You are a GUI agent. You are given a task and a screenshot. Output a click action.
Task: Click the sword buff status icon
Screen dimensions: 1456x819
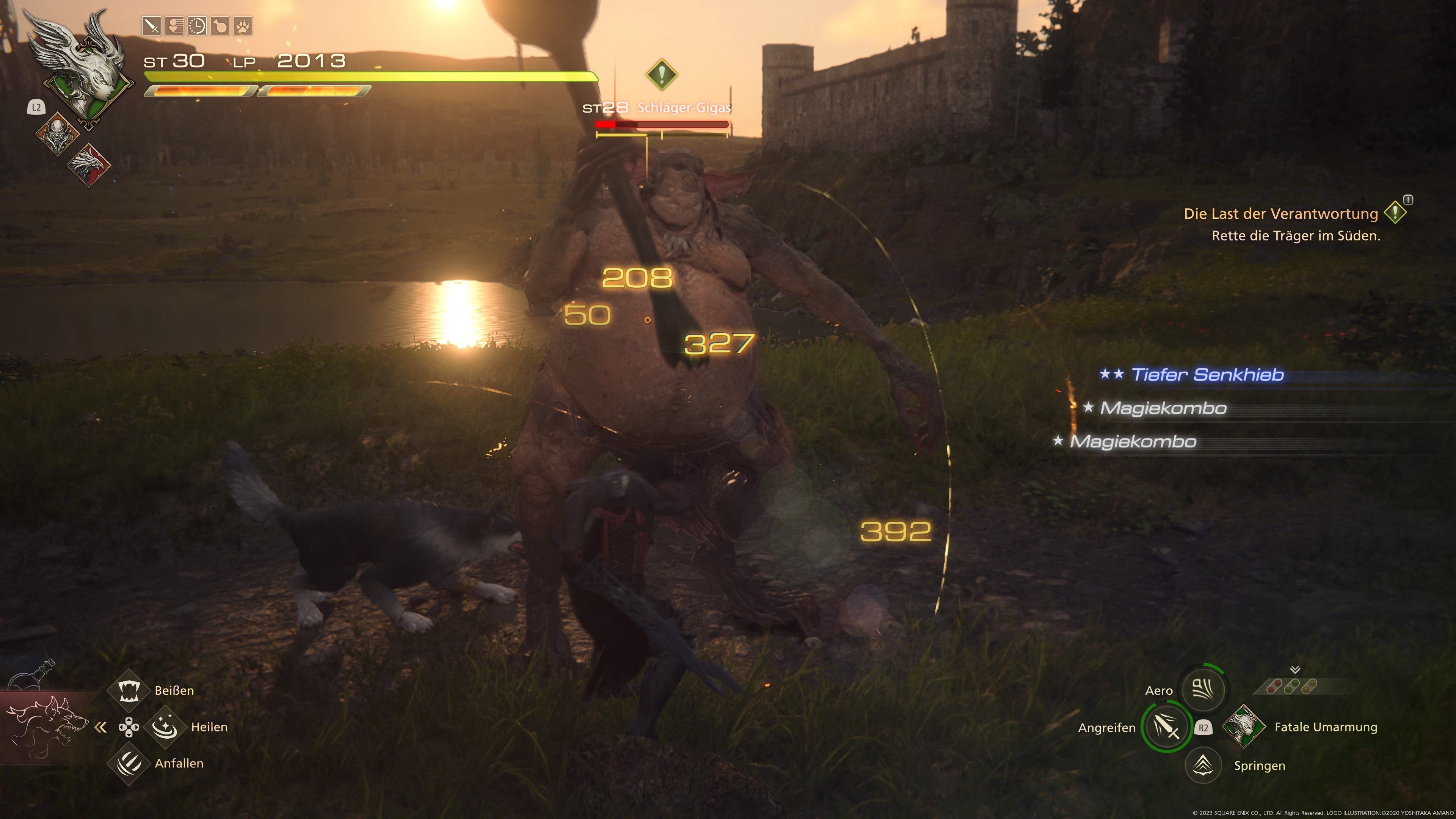pos(152,26)
